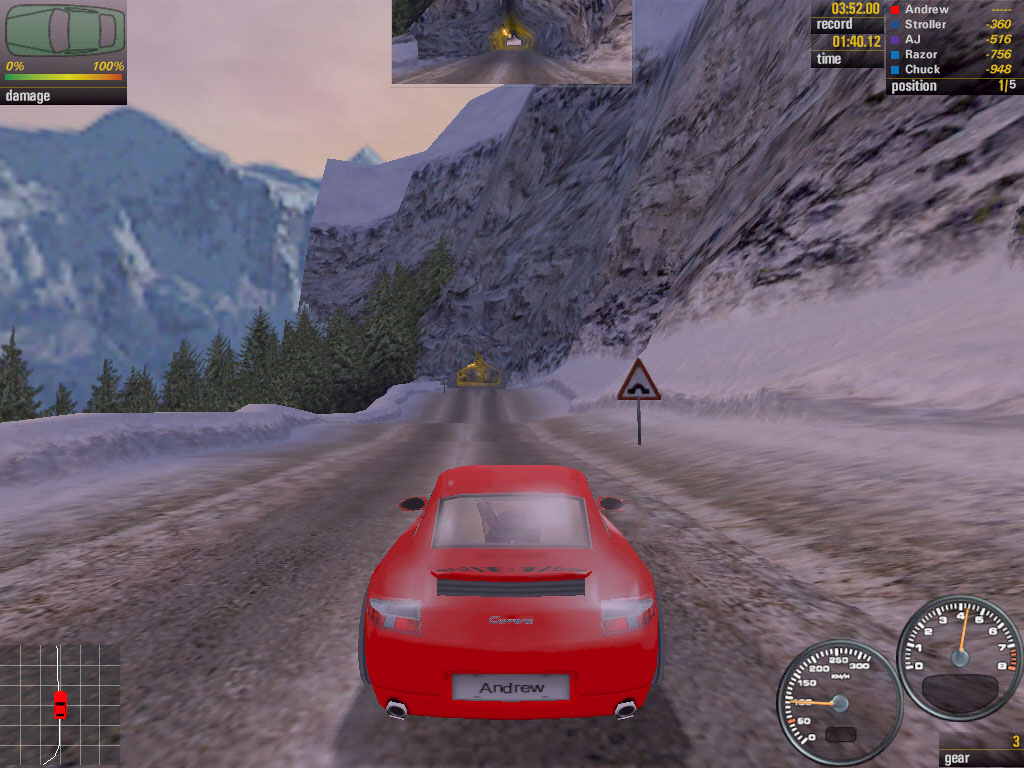Choose Stroller in the standings list
Screen dimensions: 1024x768
(x=925, y=24)
